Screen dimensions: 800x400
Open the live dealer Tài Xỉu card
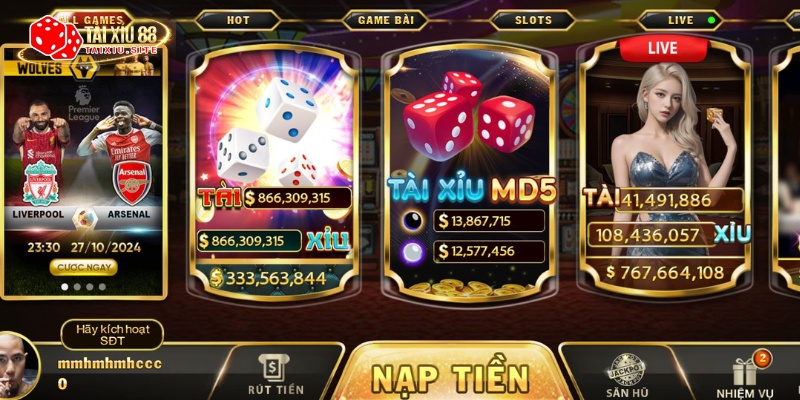click(664, 170)
